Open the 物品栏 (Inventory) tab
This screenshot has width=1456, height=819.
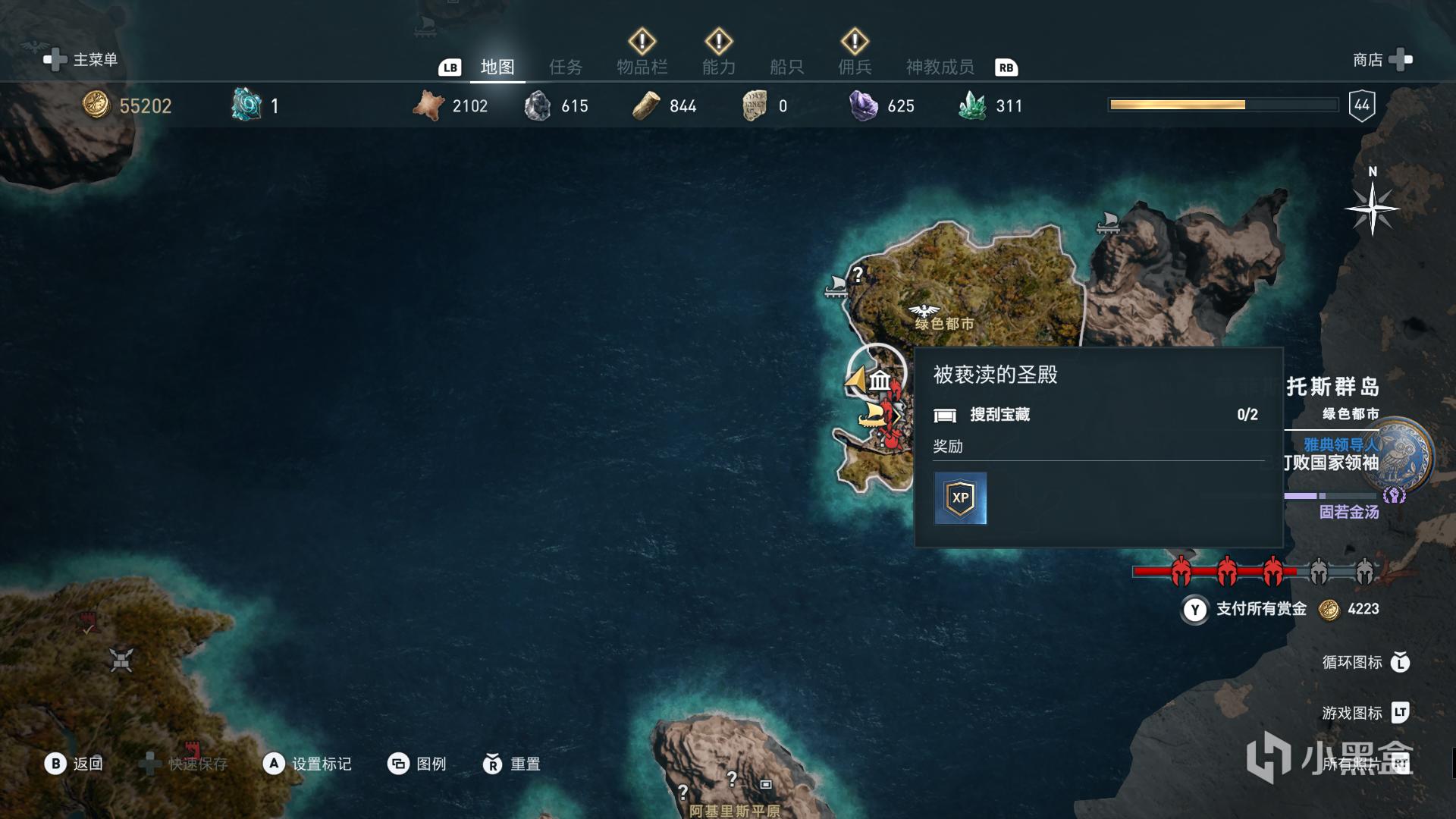tap(642, 67)
